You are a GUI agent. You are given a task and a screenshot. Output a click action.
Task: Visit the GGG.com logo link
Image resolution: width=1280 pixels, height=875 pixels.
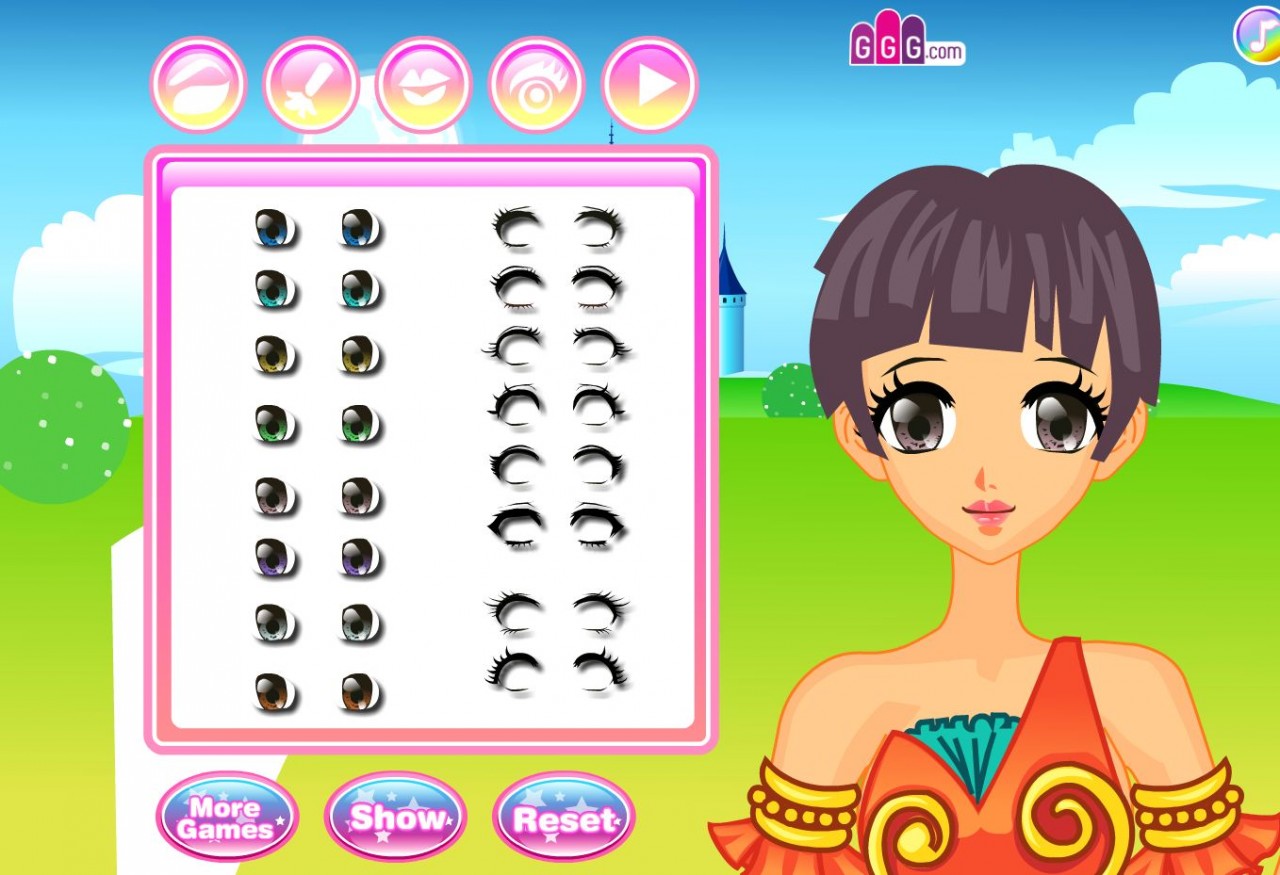click(906, 43)
